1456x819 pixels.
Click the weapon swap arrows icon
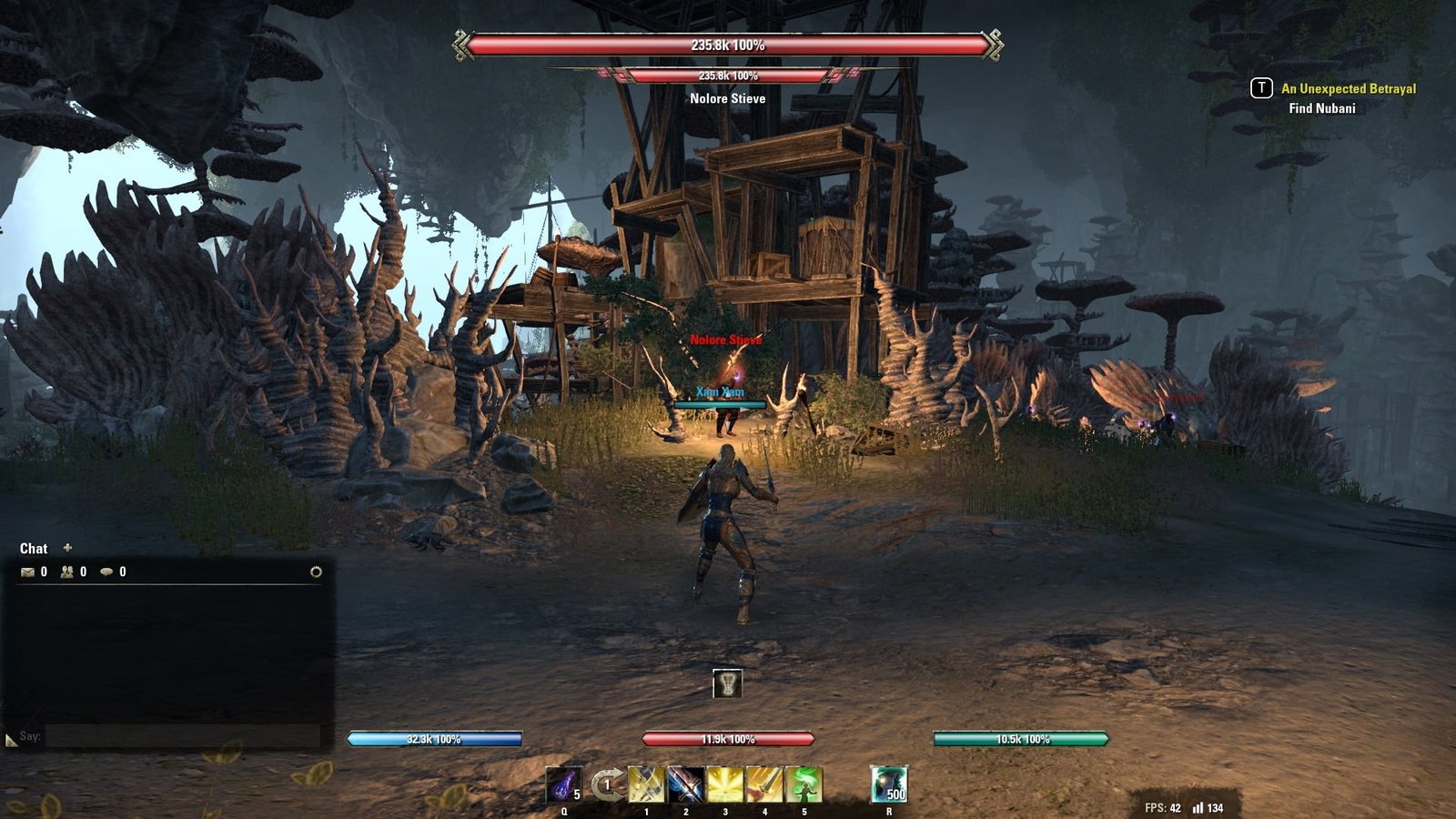606,784
